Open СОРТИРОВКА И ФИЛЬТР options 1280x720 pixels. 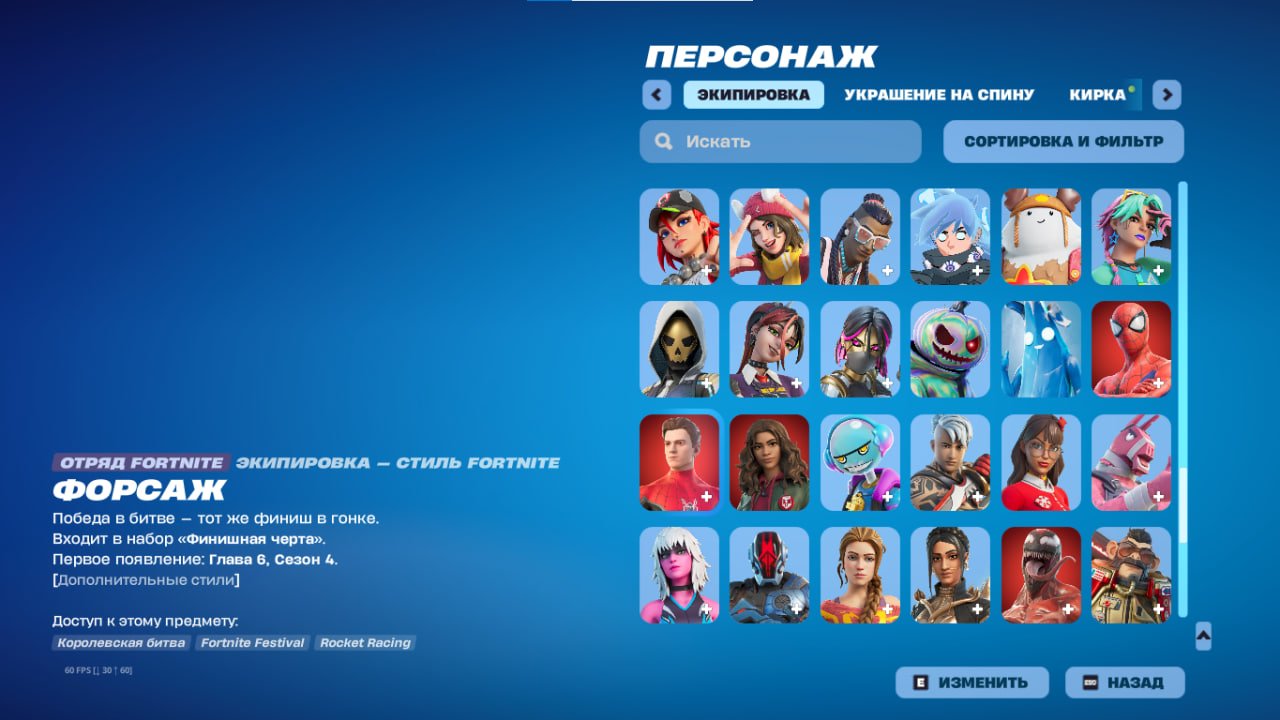[x=1062, y=140]
